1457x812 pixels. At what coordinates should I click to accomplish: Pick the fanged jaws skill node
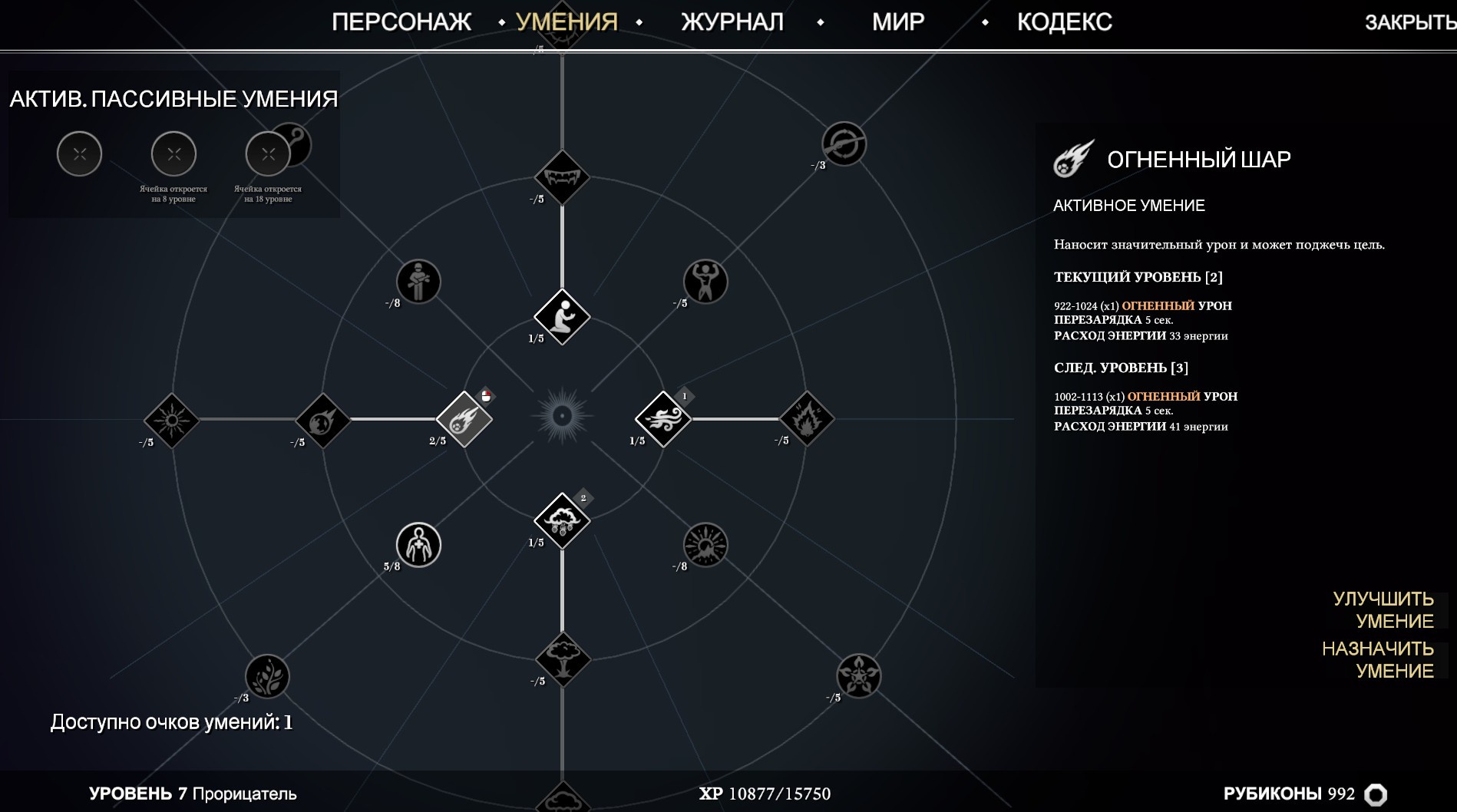(x=562, y=178)
